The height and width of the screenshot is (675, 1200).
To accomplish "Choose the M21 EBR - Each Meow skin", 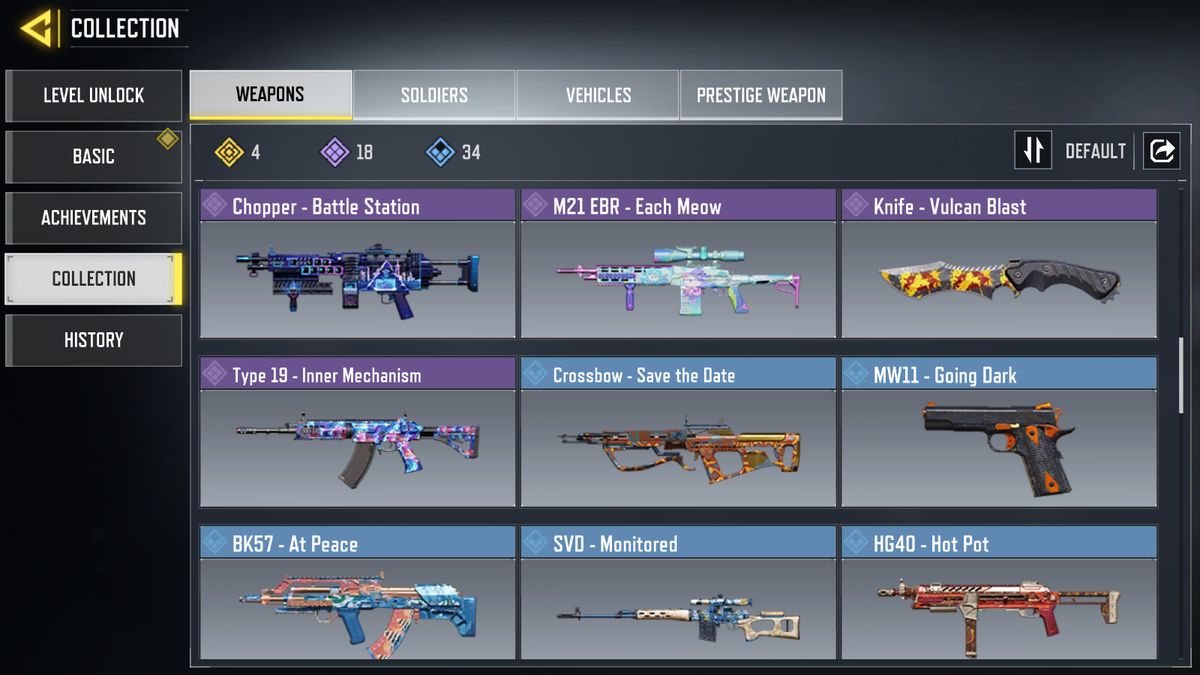I will pos(678,265).
